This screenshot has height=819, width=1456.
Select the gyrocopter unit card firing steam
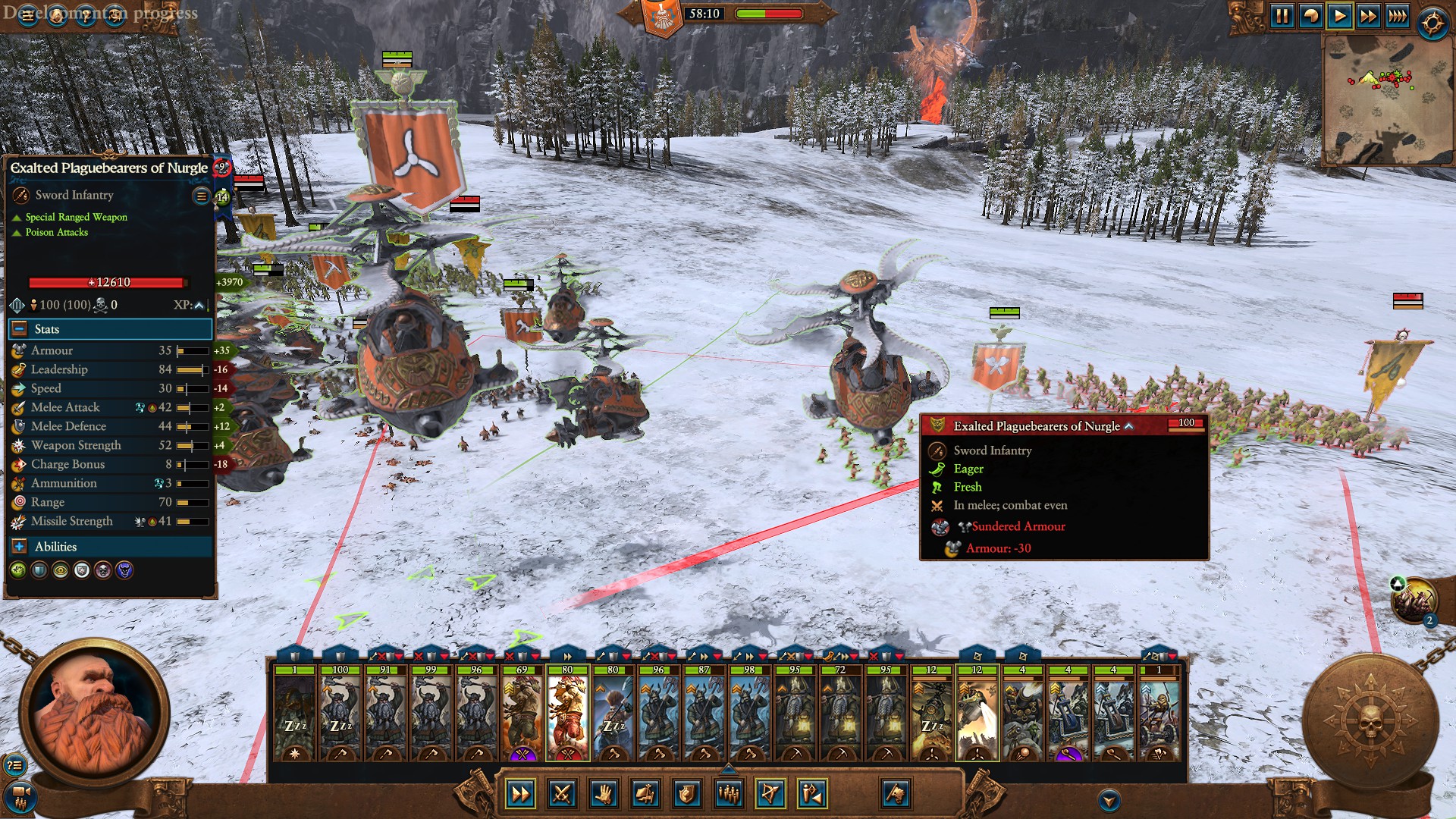point(977,713)
